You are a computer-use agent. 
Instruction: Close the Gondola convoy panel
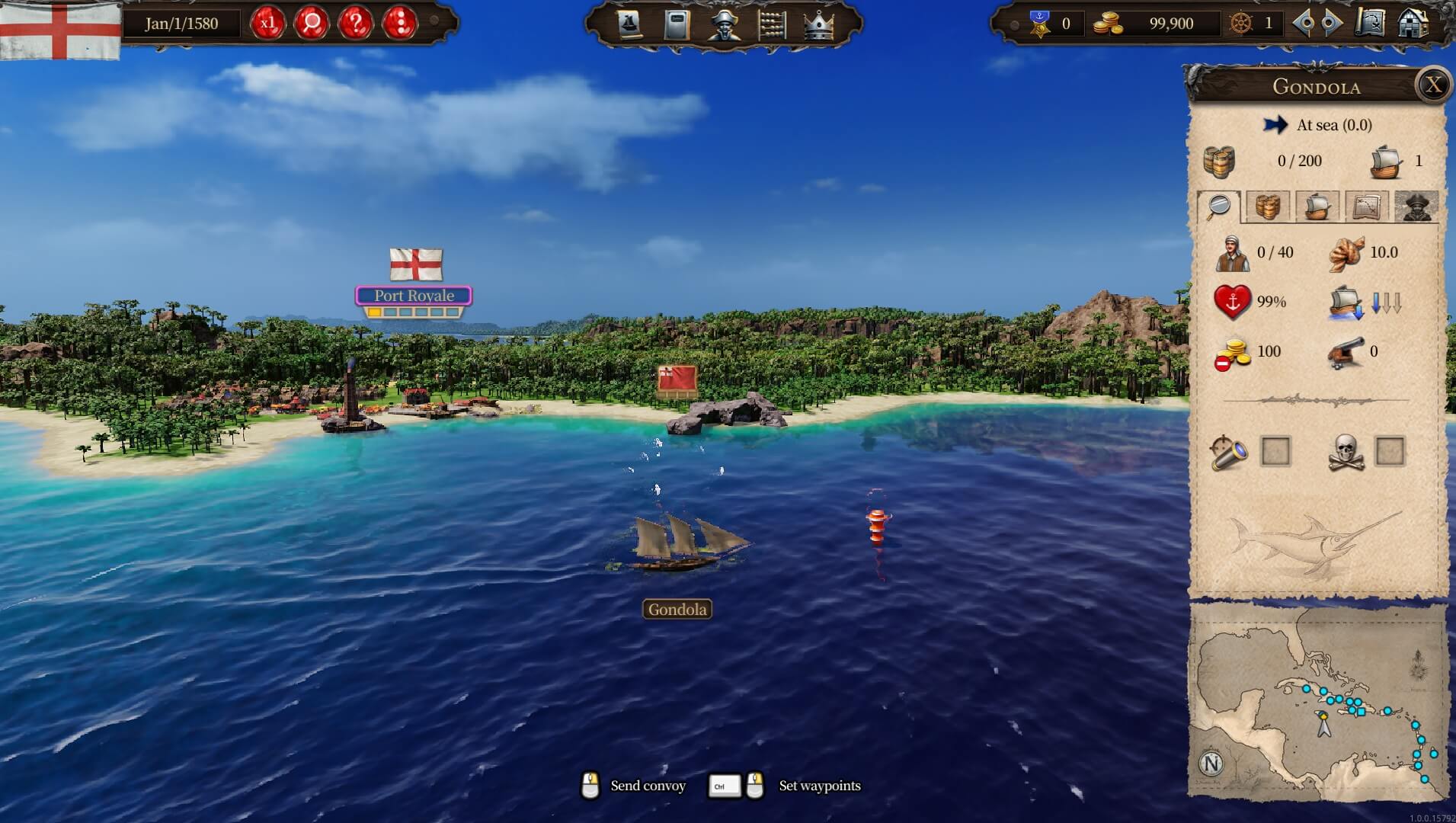coord(1433,85)
